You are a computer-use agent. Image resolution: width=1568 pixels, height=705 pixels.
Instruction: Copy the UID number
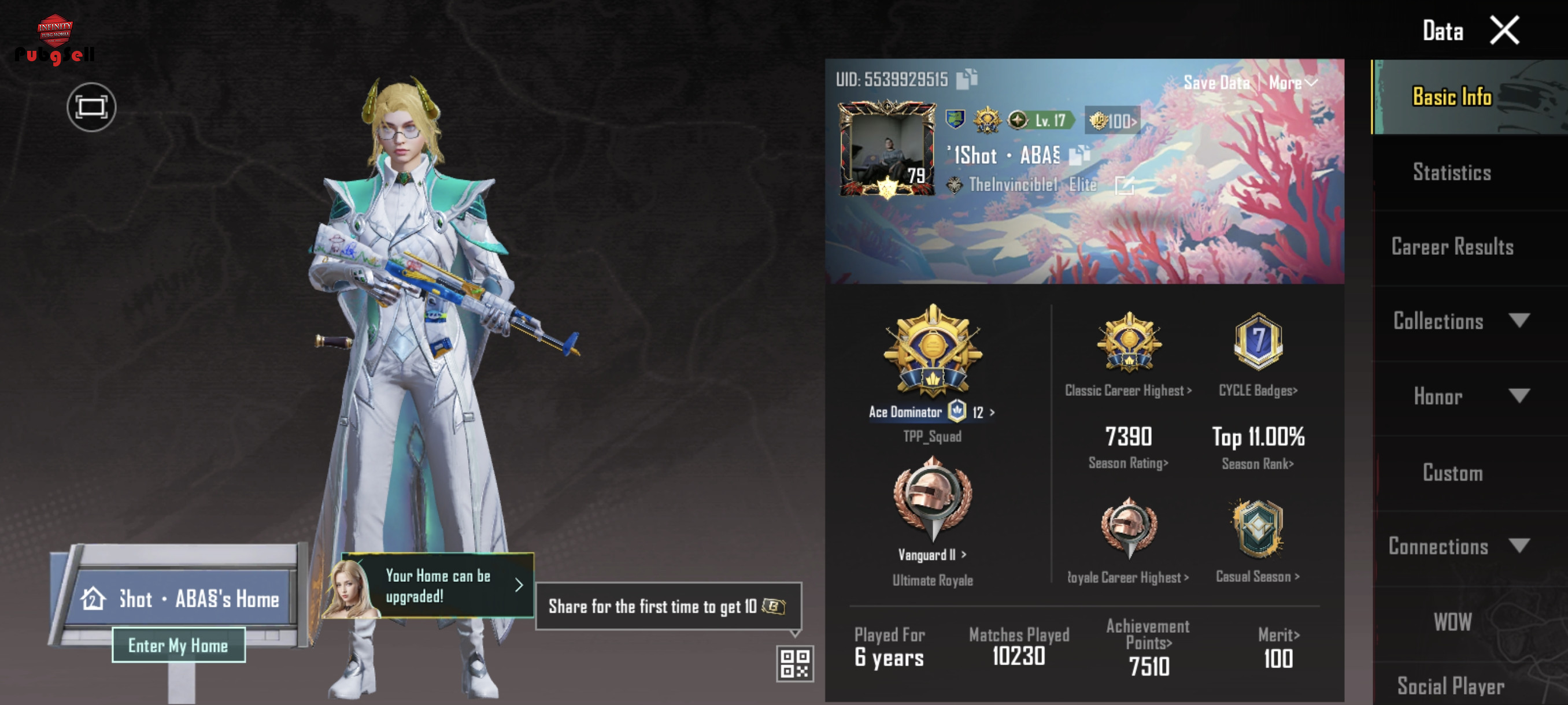[x=967, y=79]
